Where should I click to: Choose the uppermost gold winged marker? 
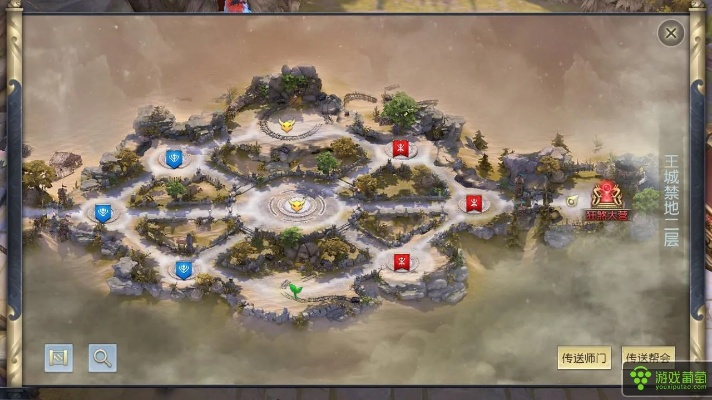(287, 127)
